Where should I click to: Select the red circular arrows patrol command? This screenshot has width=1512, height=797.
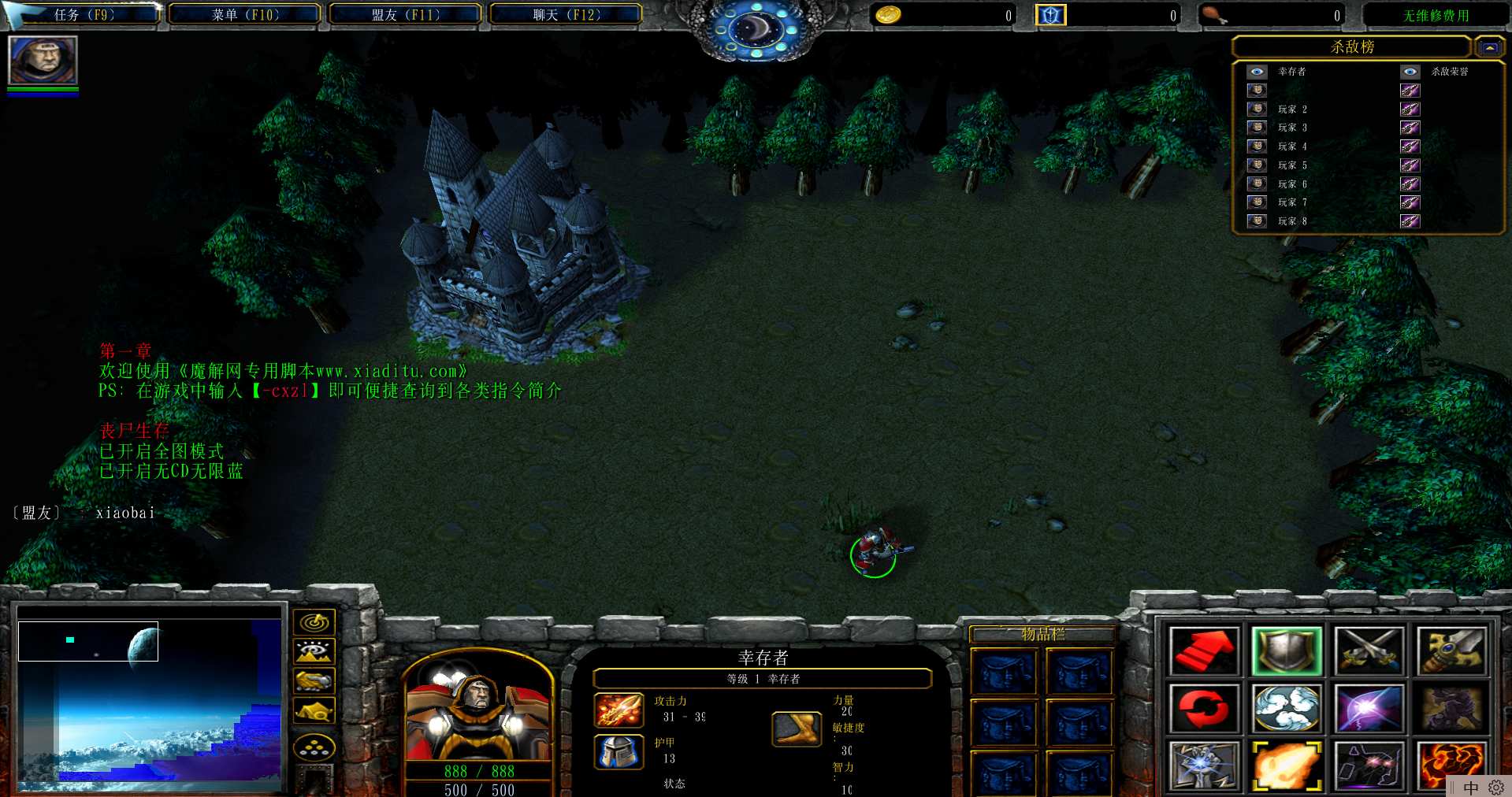coord(1203,709)
